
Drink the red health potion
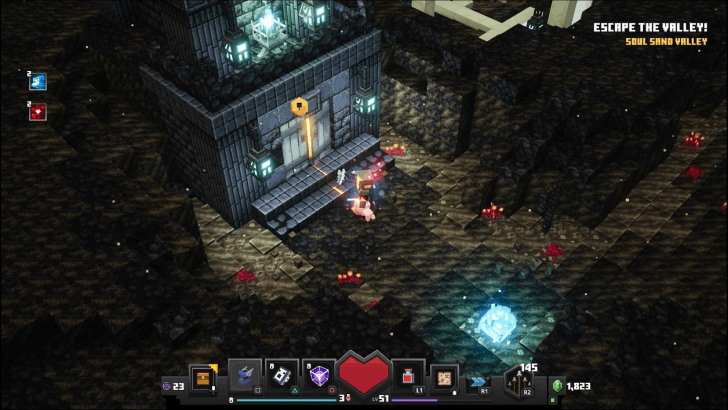click(x=408, y=375)
